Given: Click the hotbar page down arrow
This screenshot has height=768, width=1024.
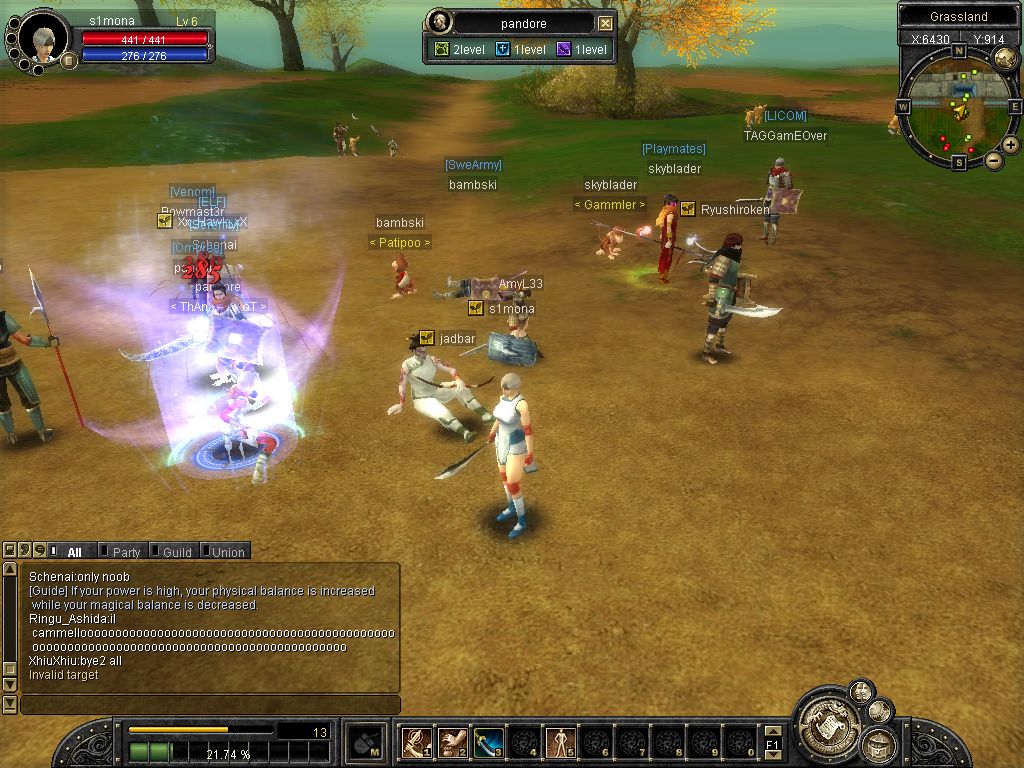Looking at the screenshot, I should point(773,755).
